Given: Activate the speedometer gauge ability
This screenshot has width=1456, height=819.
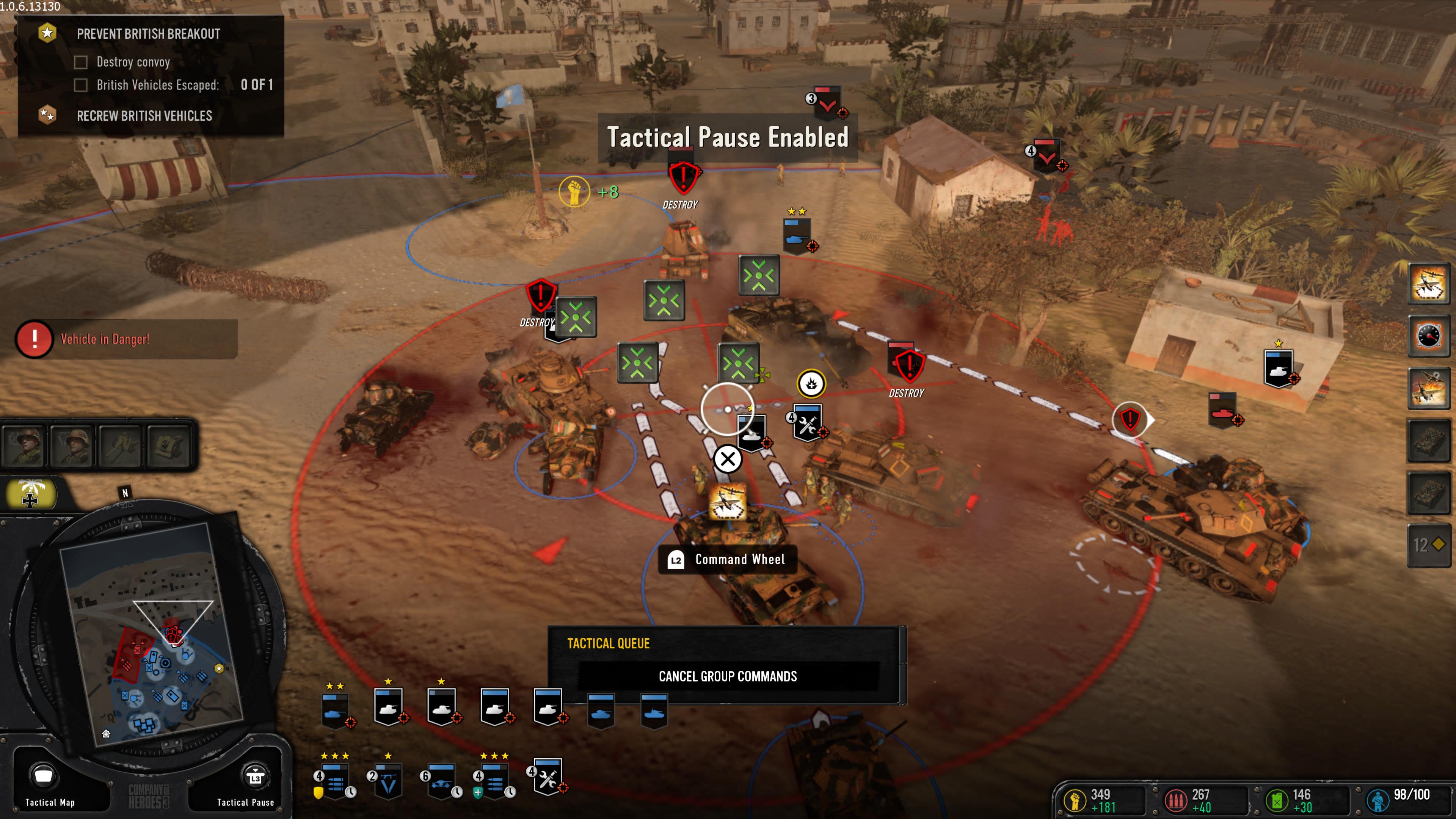Looking at the screenshot, I should click(x=1428, y=336).
